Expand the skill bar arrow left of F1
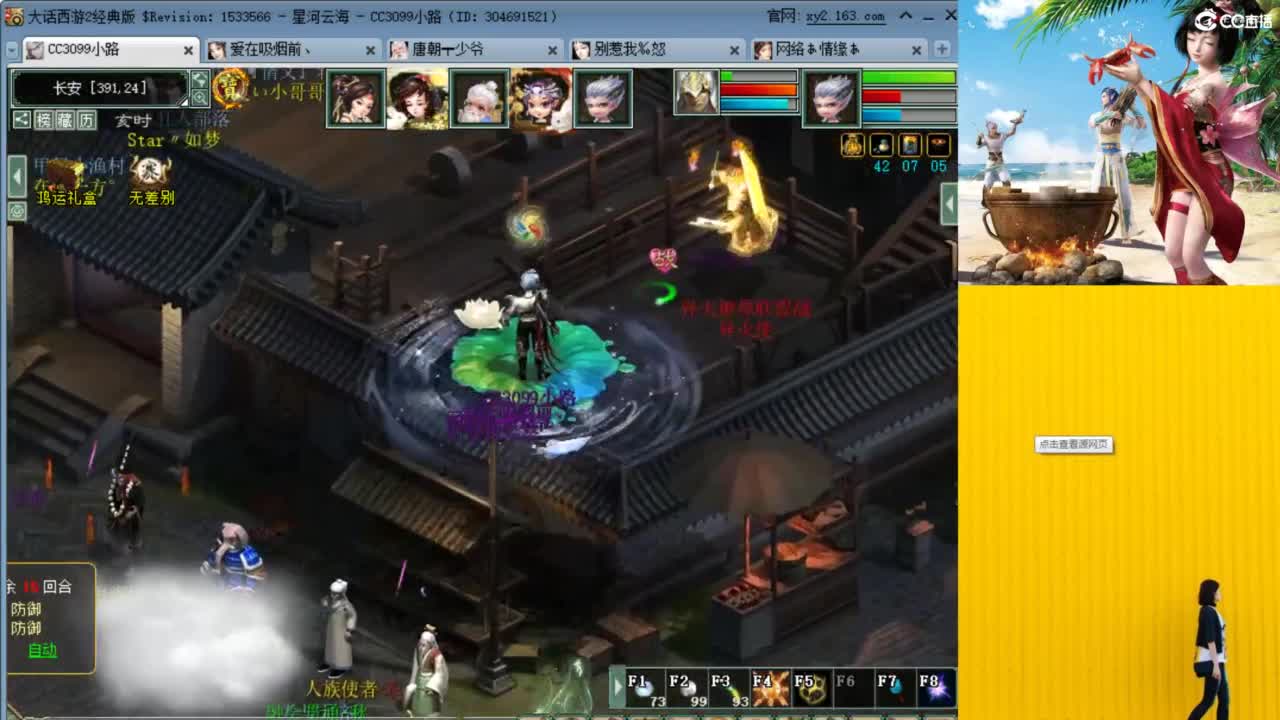The height and width of the screenshot is (720, 1280). coord(617,688)
